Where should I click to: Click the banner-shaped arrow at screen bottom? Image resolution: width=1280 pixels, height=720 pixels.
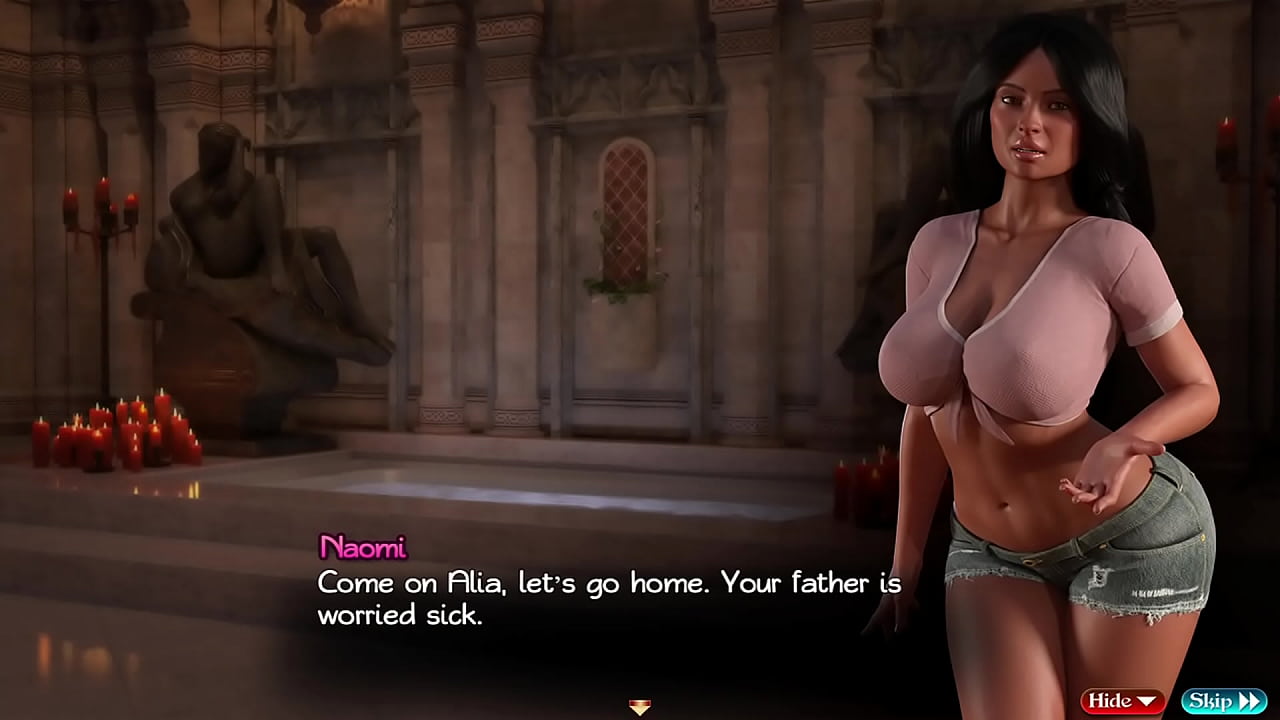(x=637, y=708)
